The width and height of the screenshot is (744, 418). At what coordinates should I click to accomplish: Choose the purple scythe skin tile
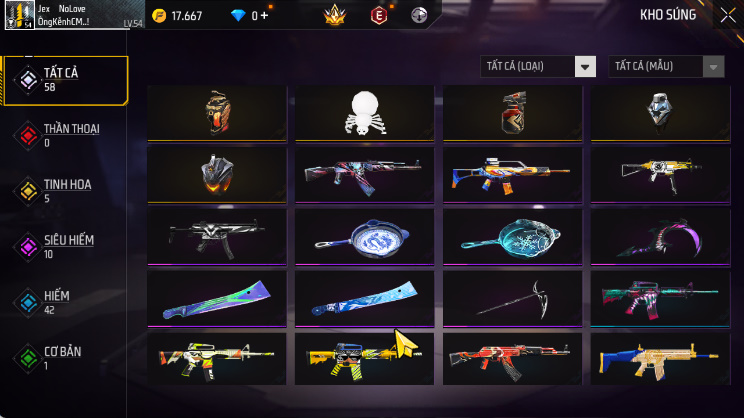(660, 236)
